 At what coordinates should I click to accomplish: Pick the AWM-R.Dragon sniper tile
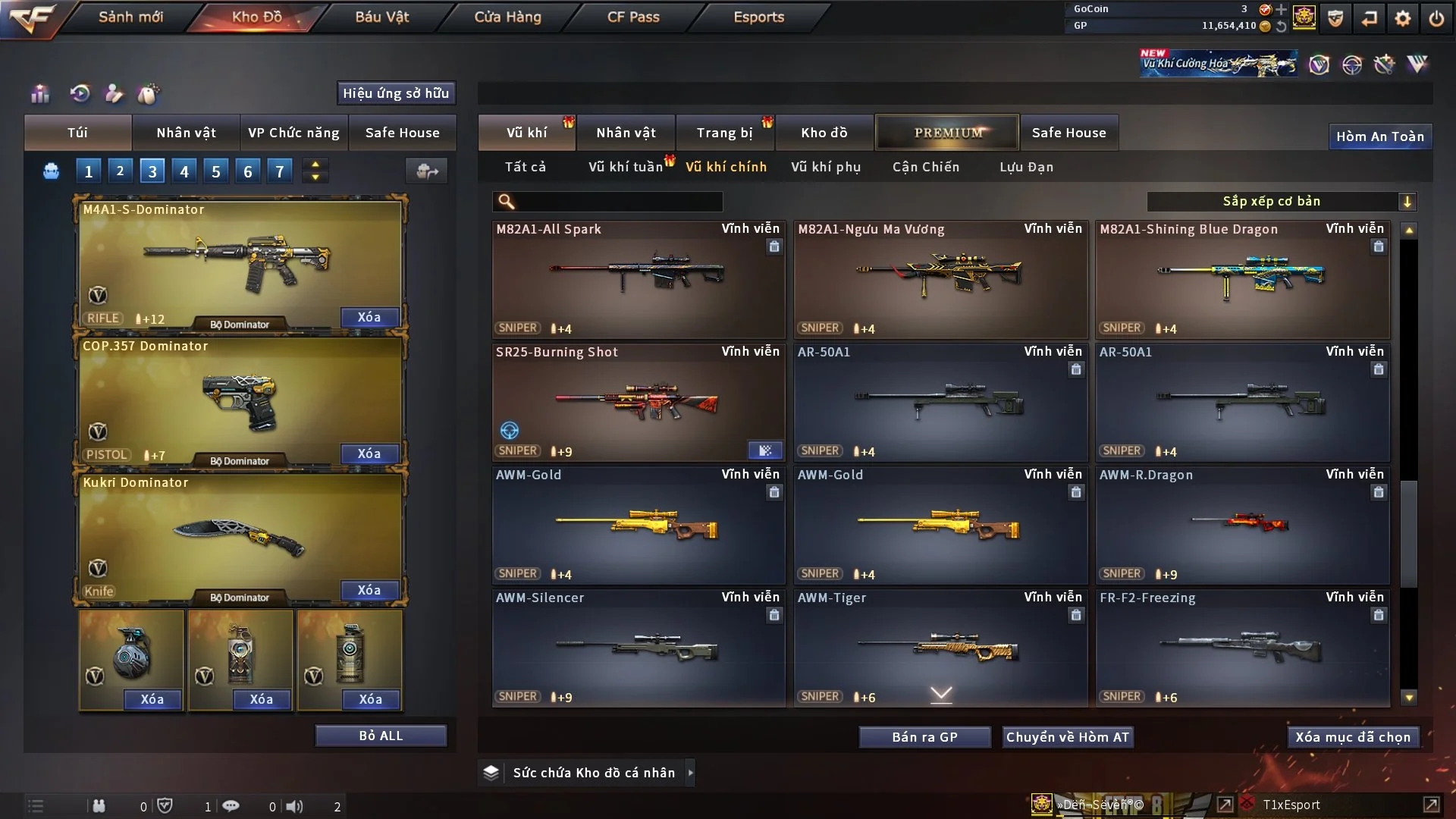1242,525
